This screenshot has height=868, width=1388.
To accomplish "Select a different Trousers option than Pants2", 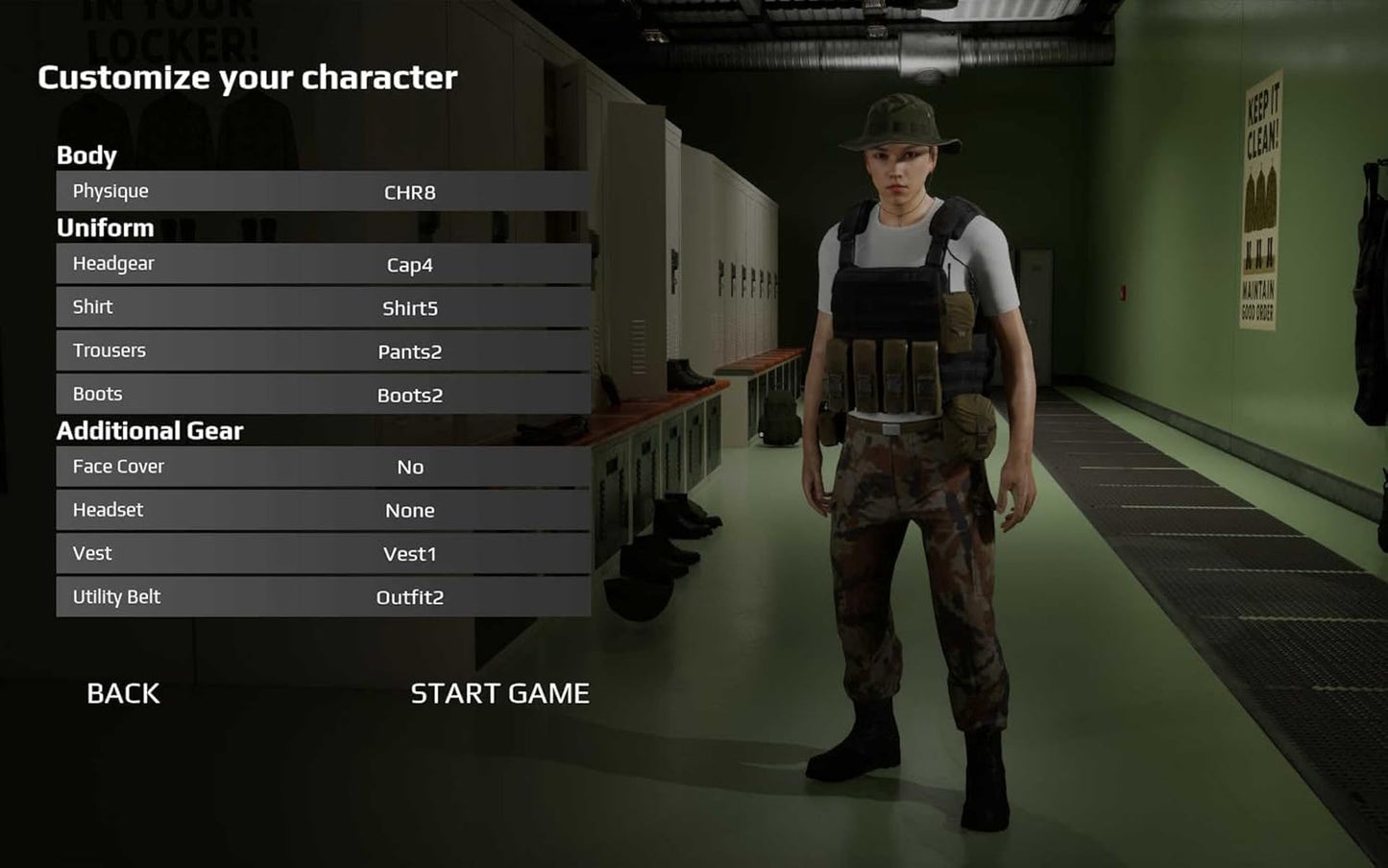I will coord(323,351).
